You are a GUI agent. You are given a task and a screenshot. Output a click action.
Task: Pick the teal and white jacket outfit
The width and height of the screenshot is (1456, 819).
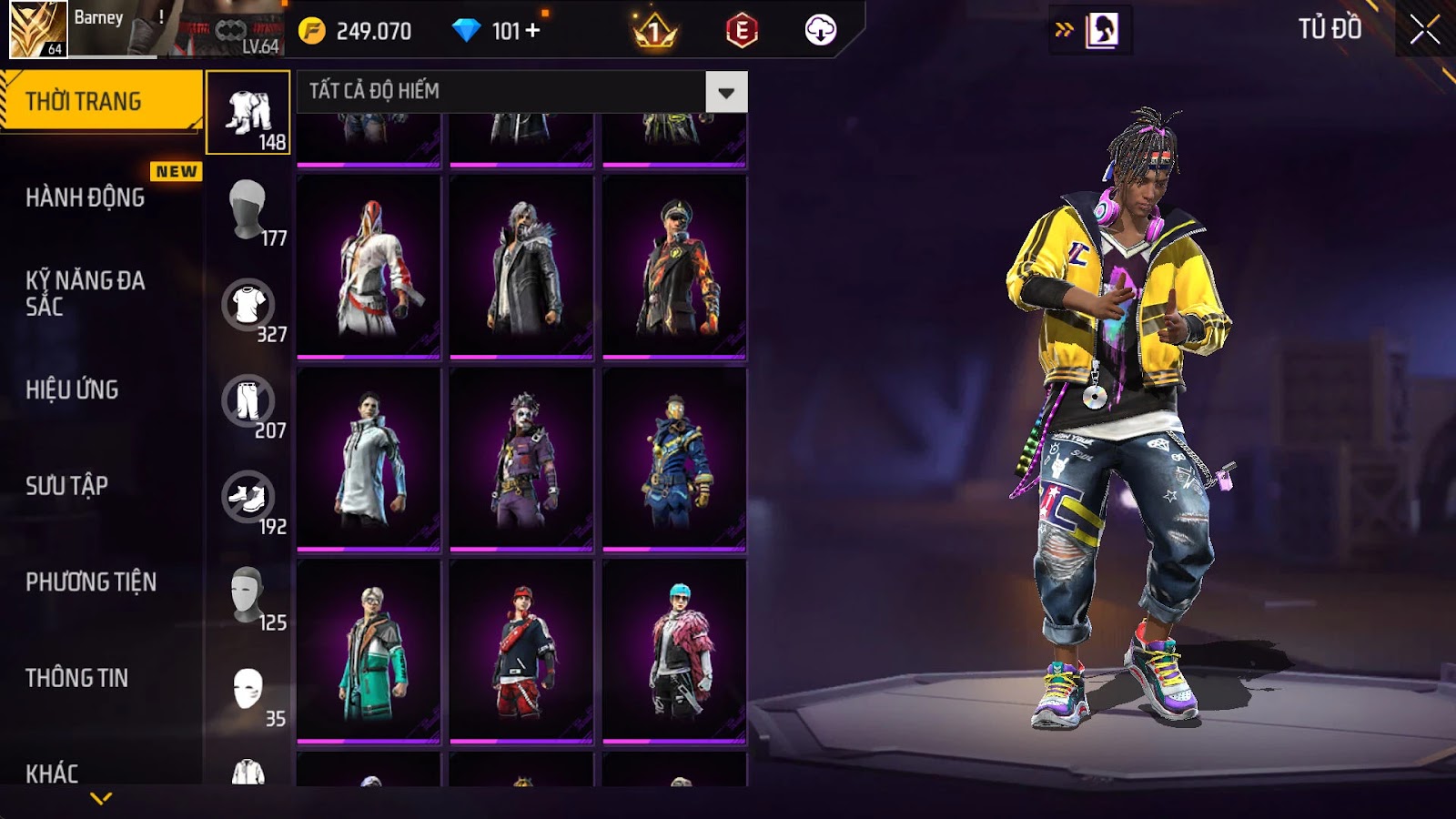(x=369, y=651)
